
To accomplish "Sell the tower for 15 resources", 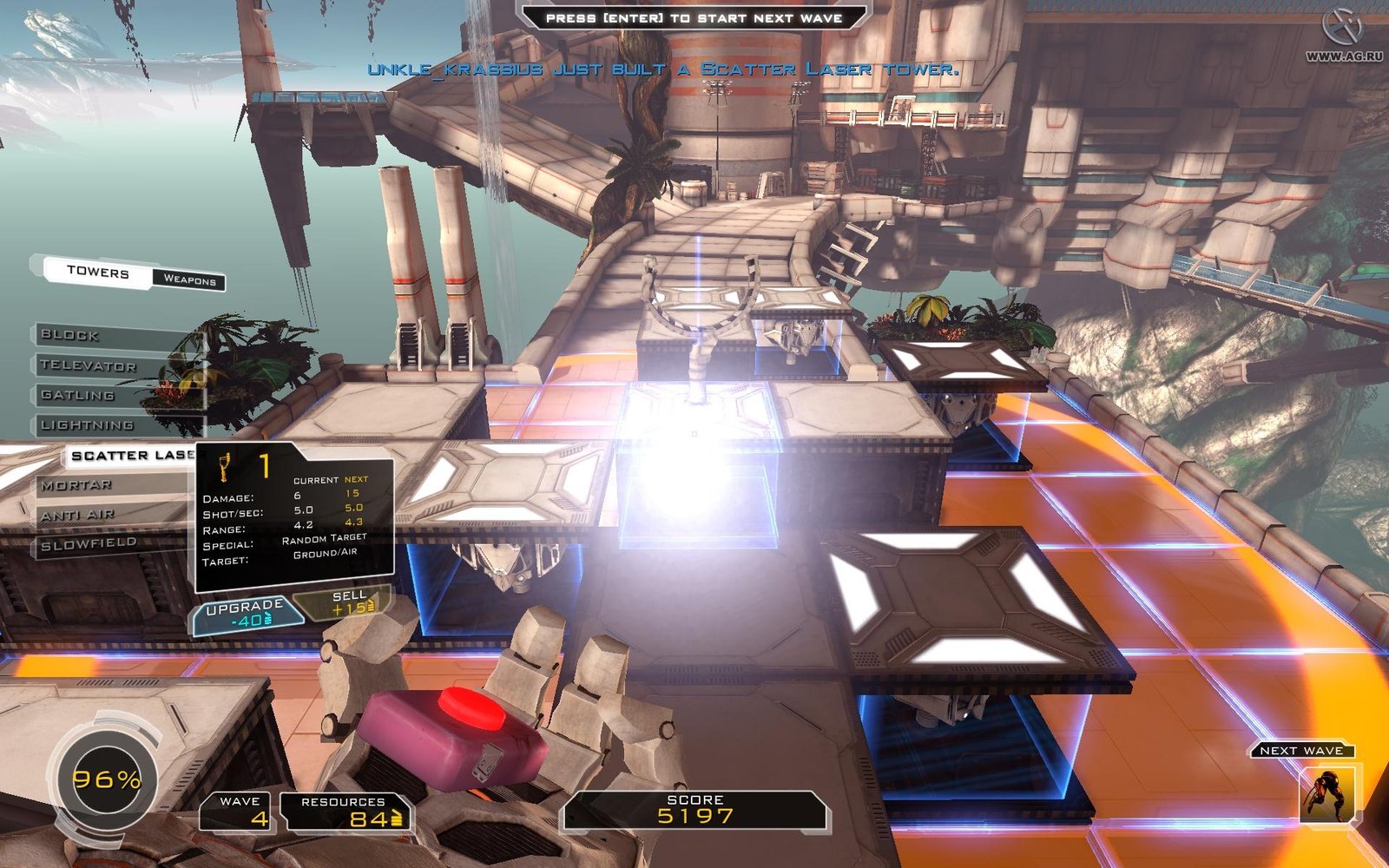I will 347,602.
